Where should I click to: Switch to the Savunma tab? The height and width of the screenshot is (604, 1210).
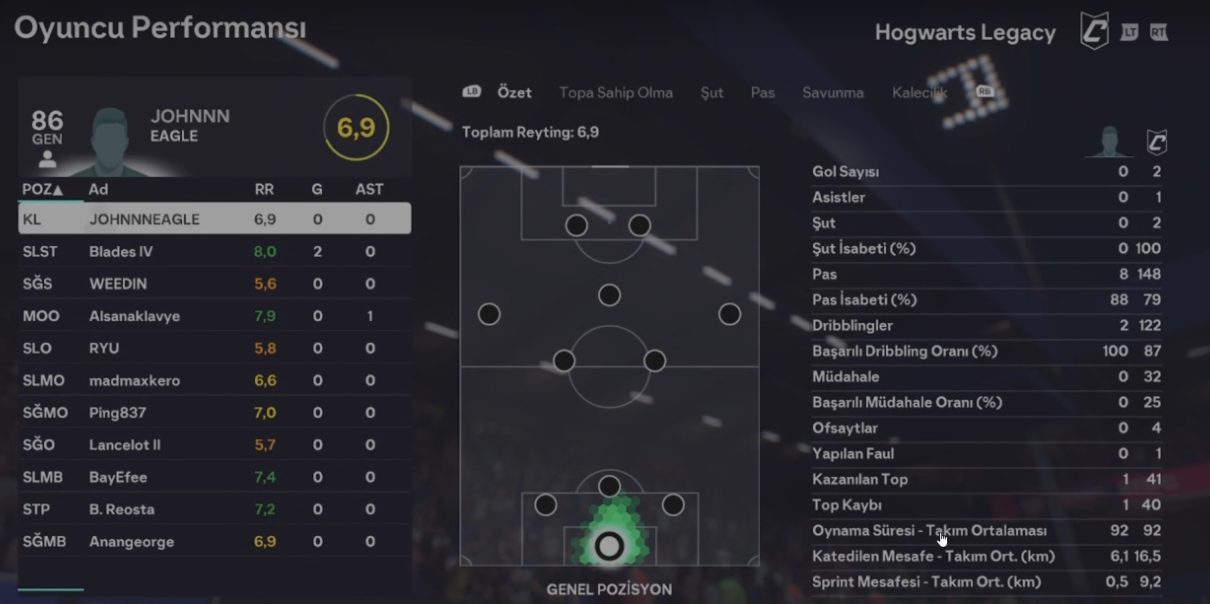click(832, 93)
